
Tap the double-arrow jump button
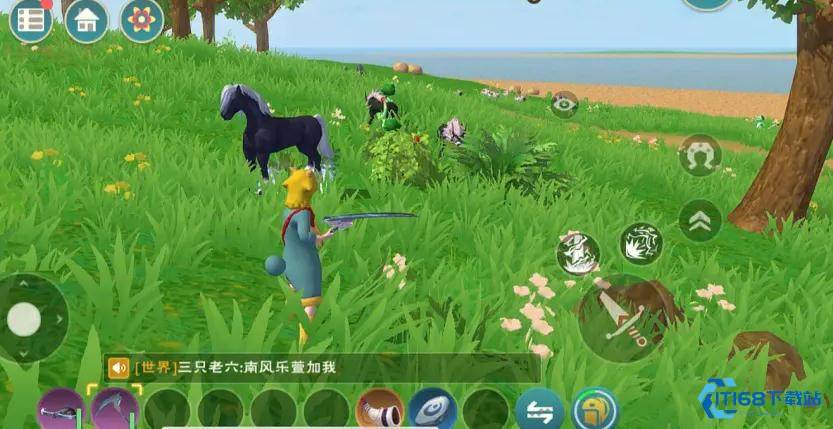point(700,220)
